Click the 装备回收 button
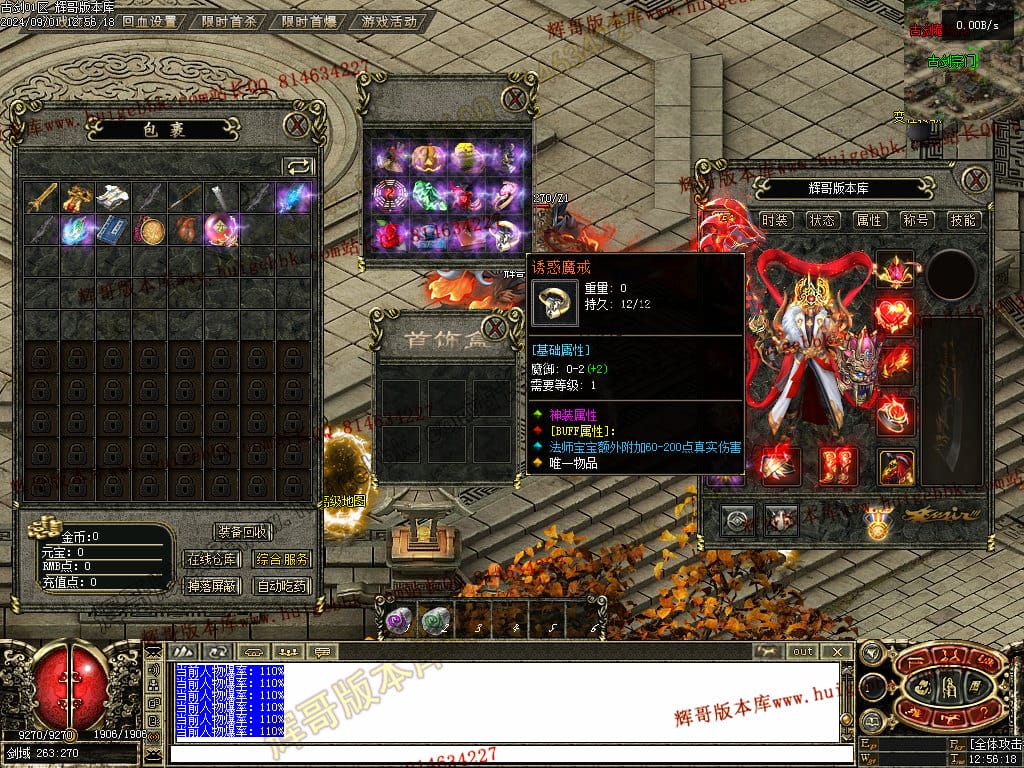The image size is (1024, 768). point(242,532)
